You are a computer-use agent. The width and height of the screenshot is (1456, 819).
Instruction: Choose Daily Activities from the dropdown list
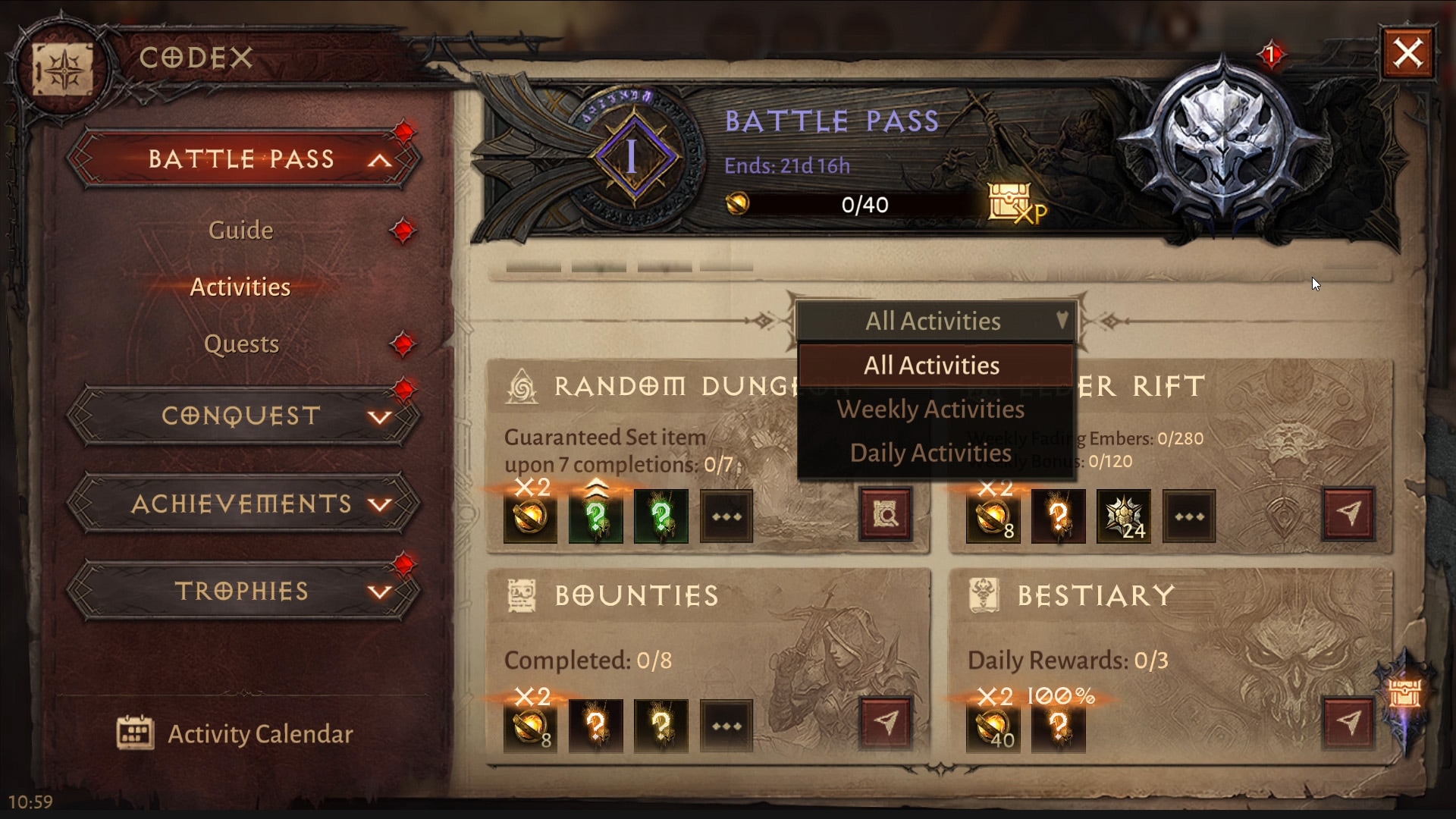click(930, 453)
